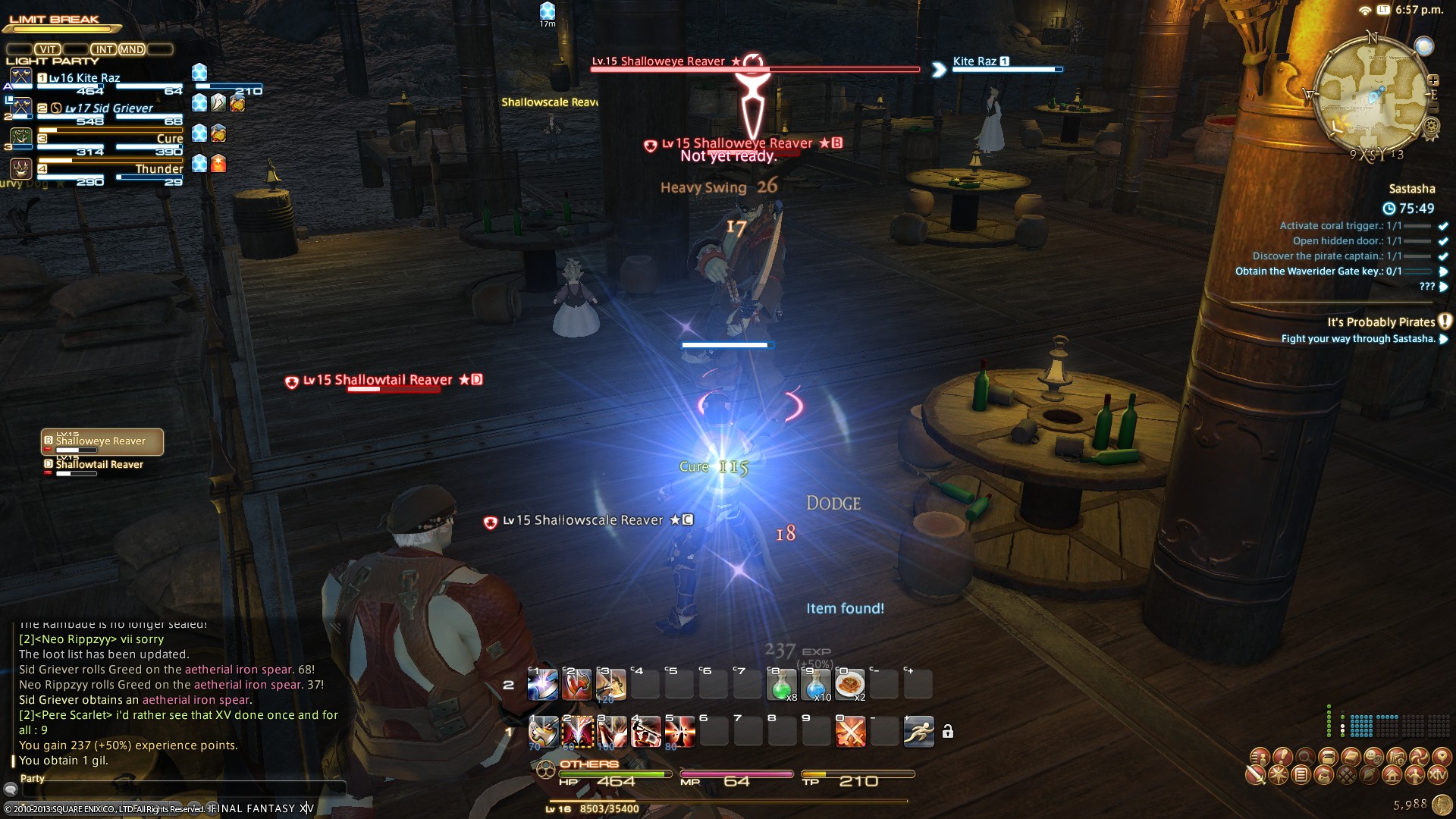
Task: Open the circular minimap
Action: 1371,95
